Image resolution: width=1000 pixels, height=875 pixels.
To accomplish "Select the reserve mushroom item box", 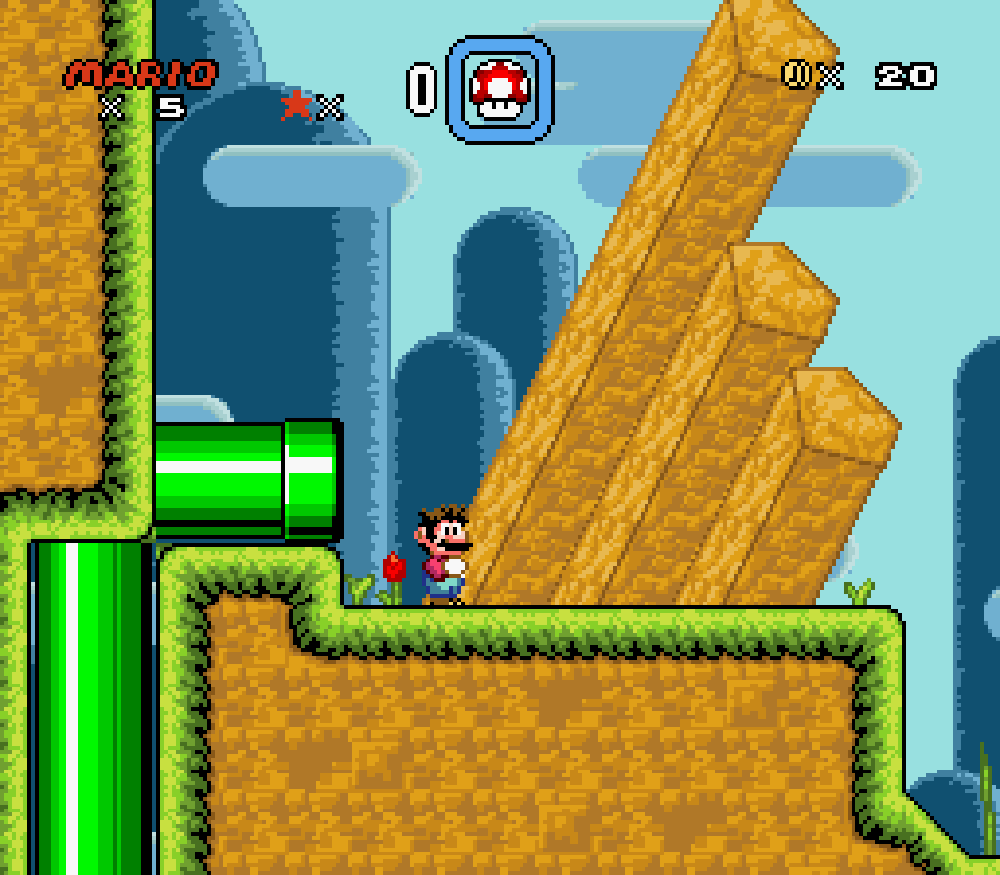I will (499, 89).
